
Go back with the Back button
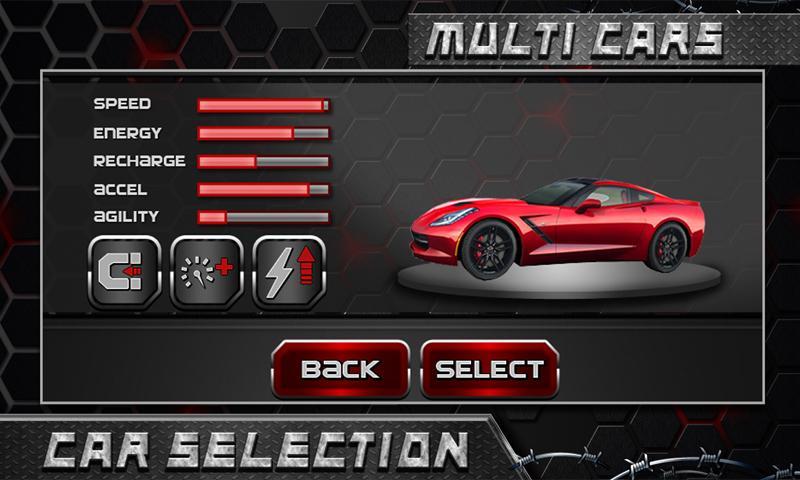340,369
